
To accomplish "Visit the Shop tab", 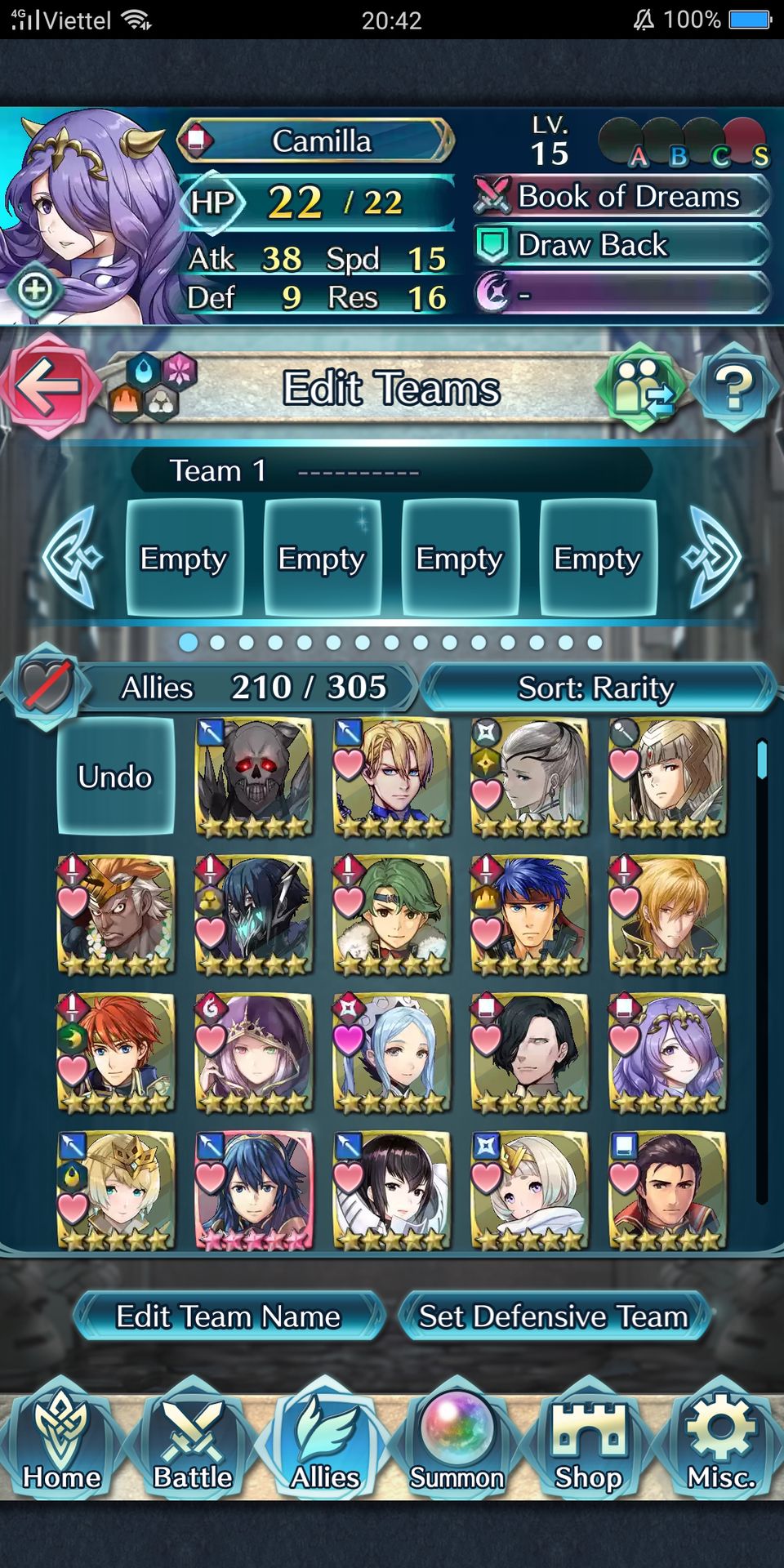I will point(589,1442).
